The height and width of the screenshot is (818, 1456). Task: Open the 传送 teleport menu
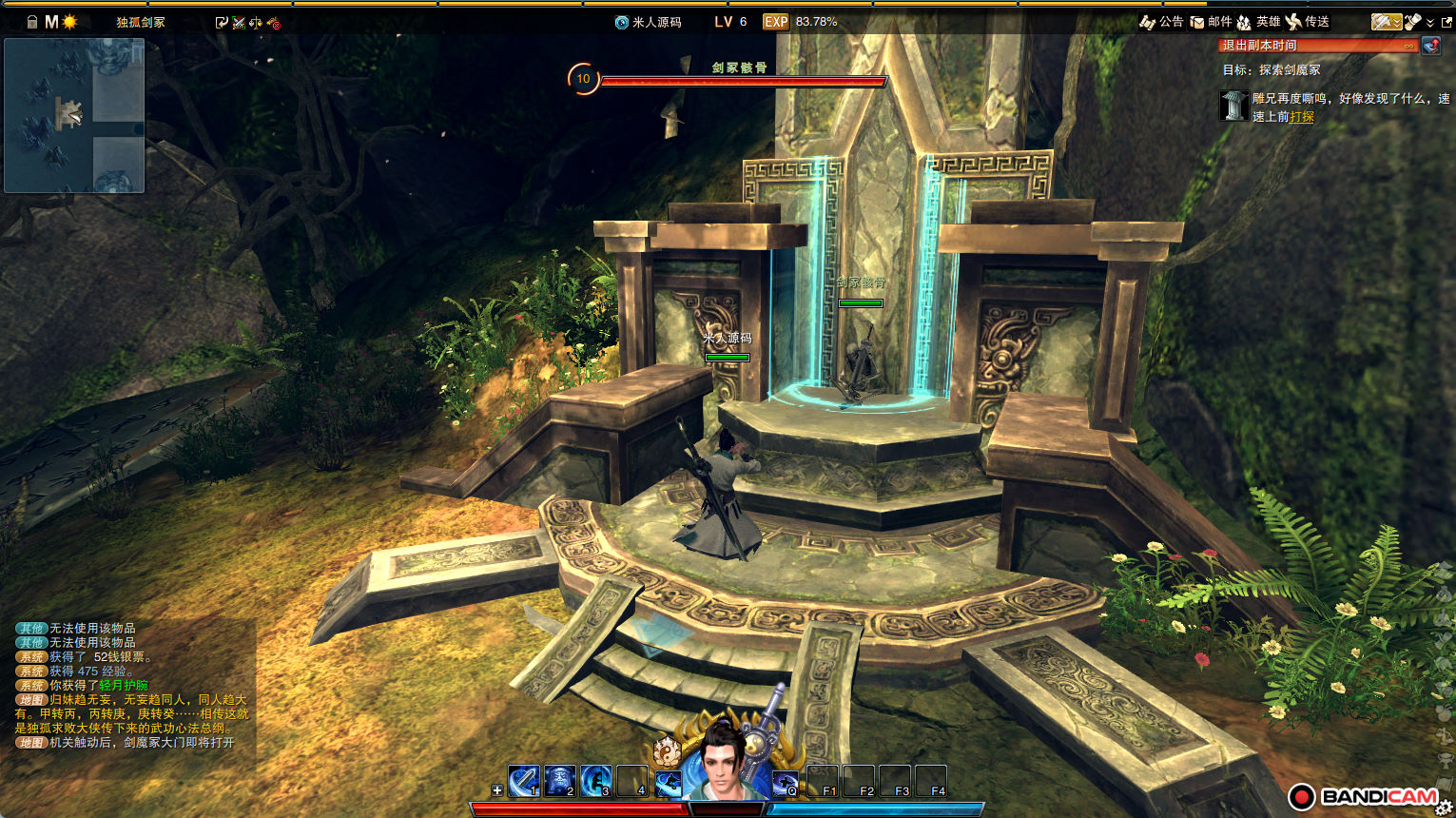pos(1307,22)
